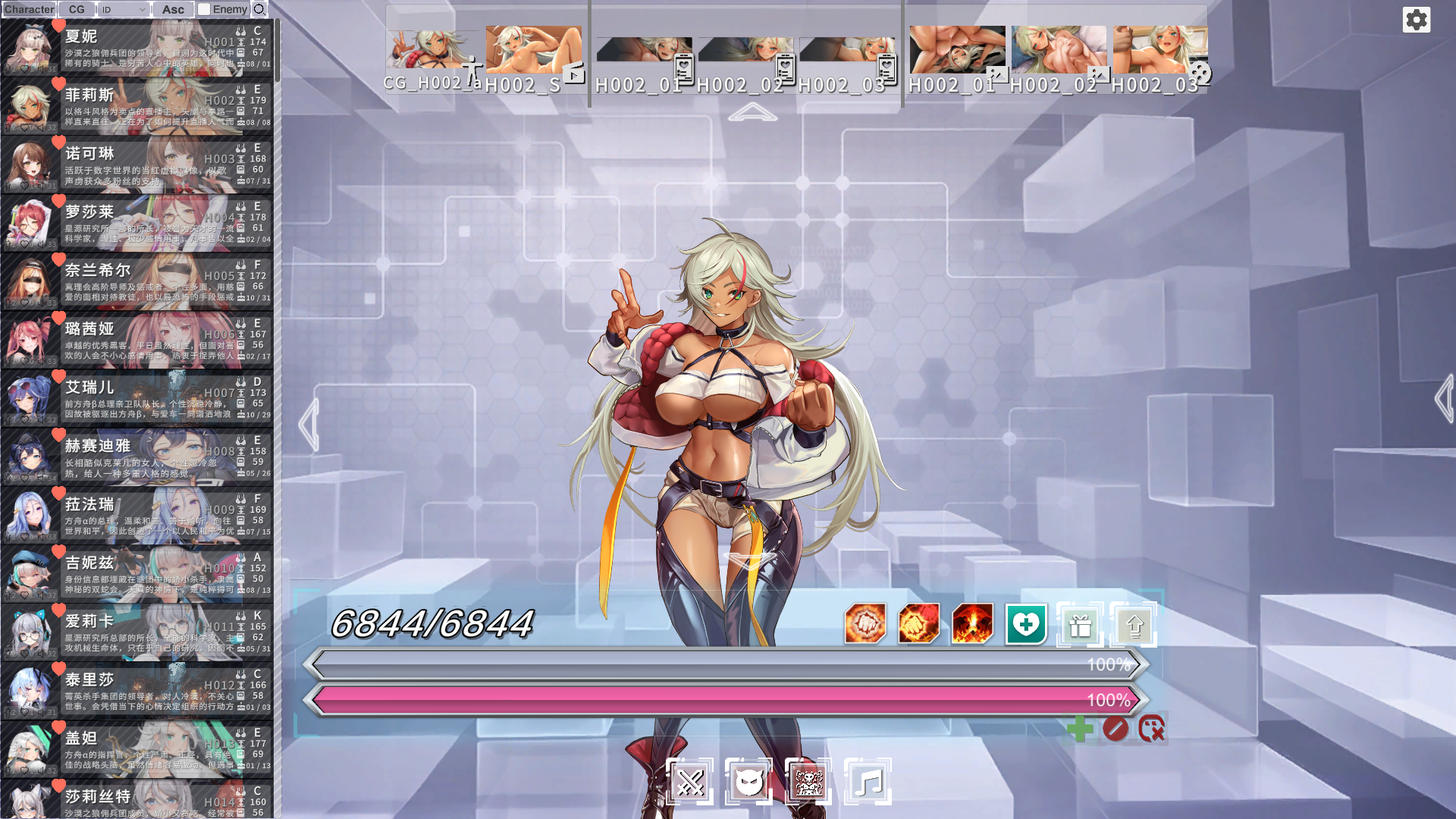
Task: Open the ID sort dropdown
Action: (124, 9)
